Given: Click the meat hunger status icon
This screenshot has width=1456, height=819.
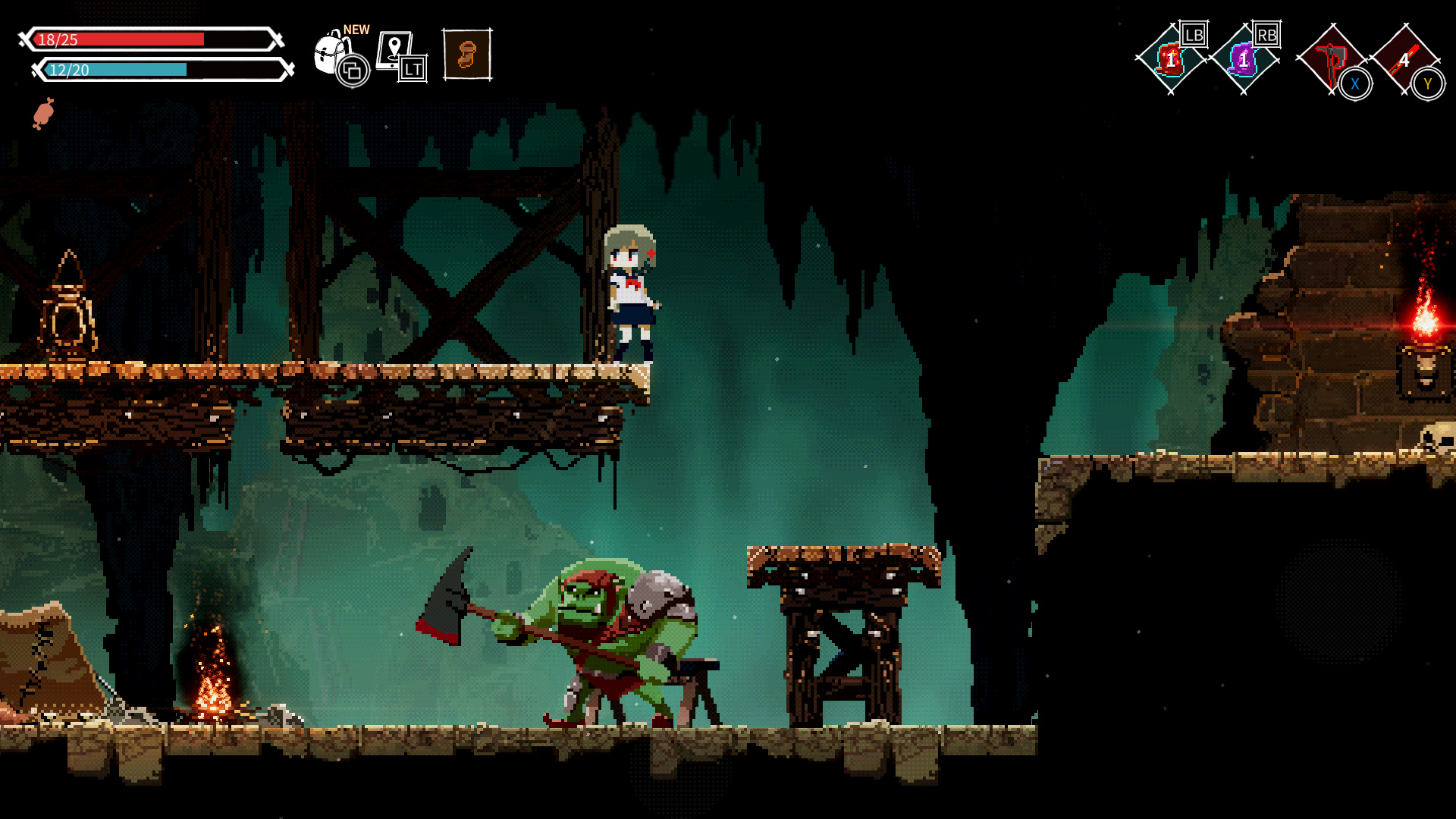Looking at the screenshot, I should click(x=43, y=114).
